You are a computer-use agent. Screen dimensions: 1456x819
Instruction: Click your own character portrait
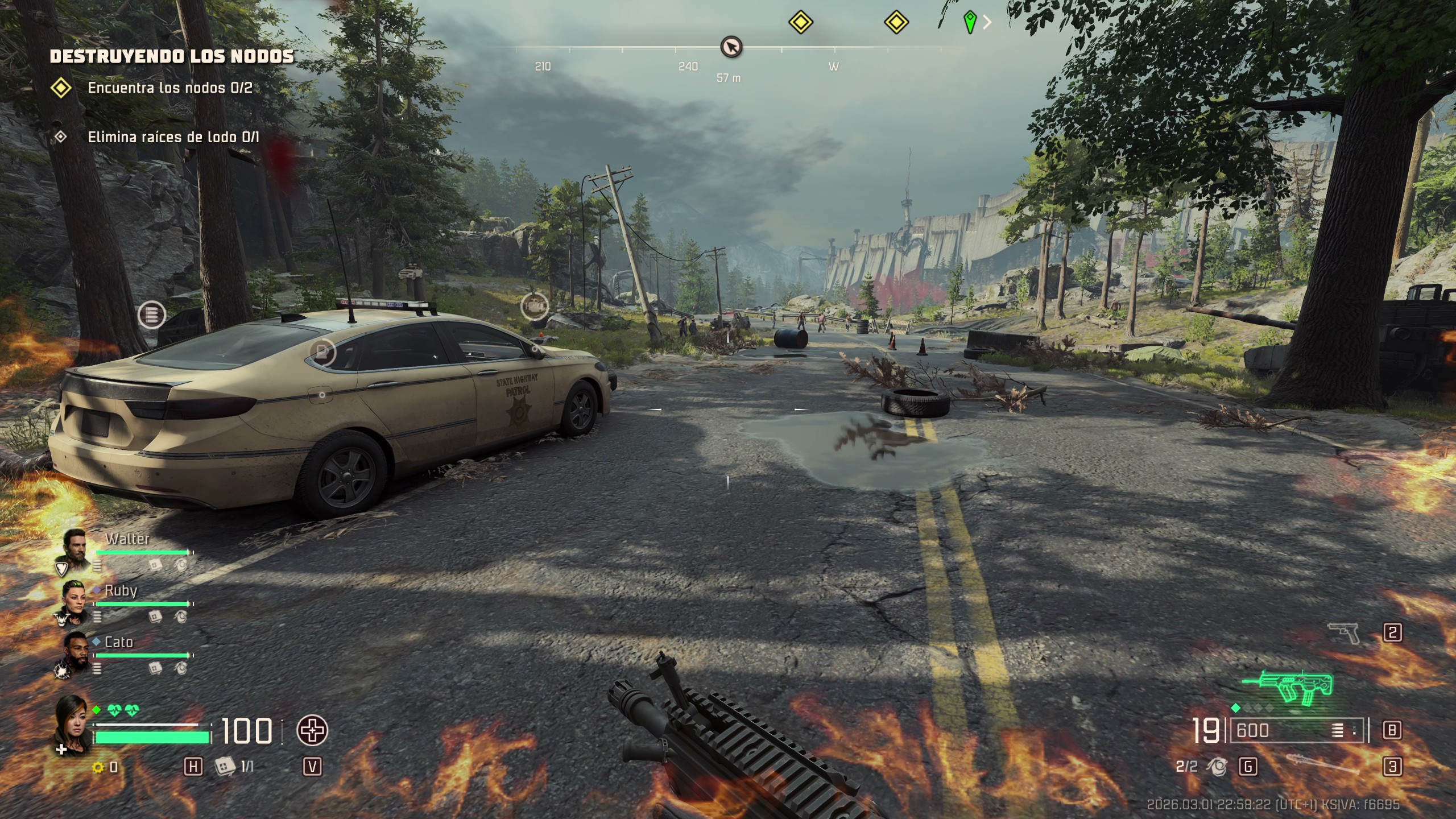coord(72,722)
